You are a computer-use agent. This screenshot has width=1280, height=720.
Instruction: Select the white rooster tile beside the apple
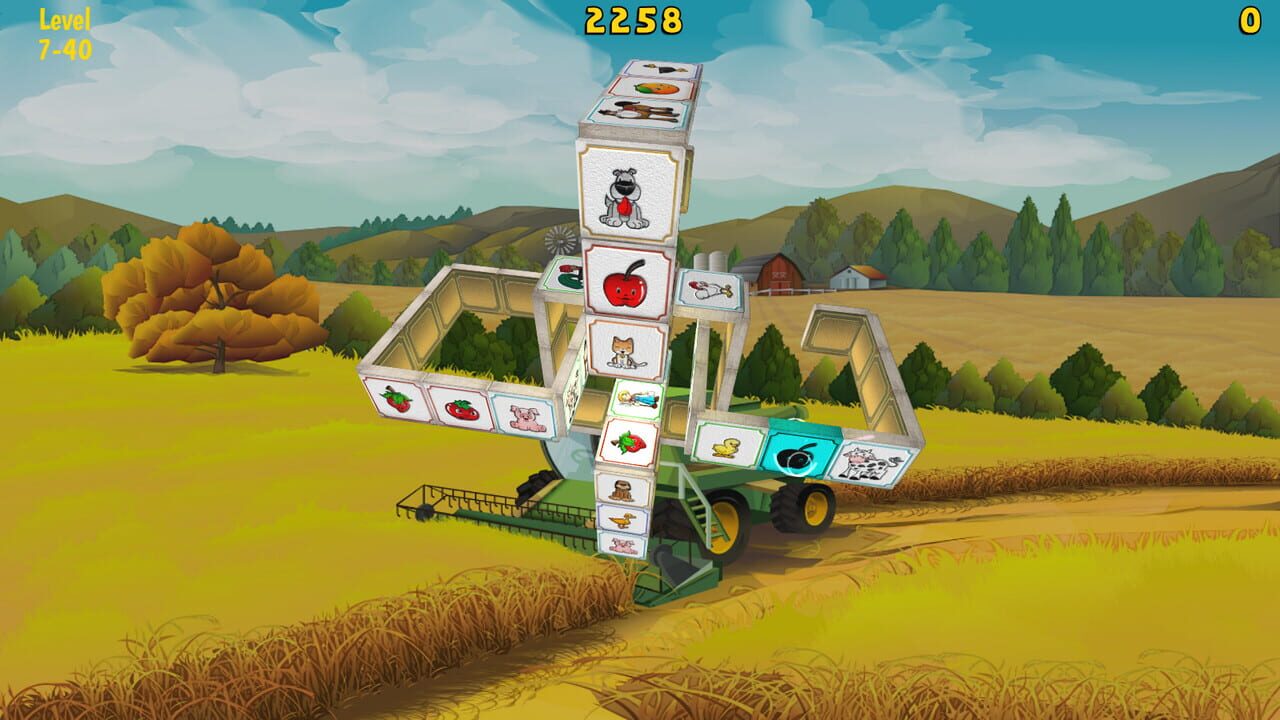click(x=710, y=290)
